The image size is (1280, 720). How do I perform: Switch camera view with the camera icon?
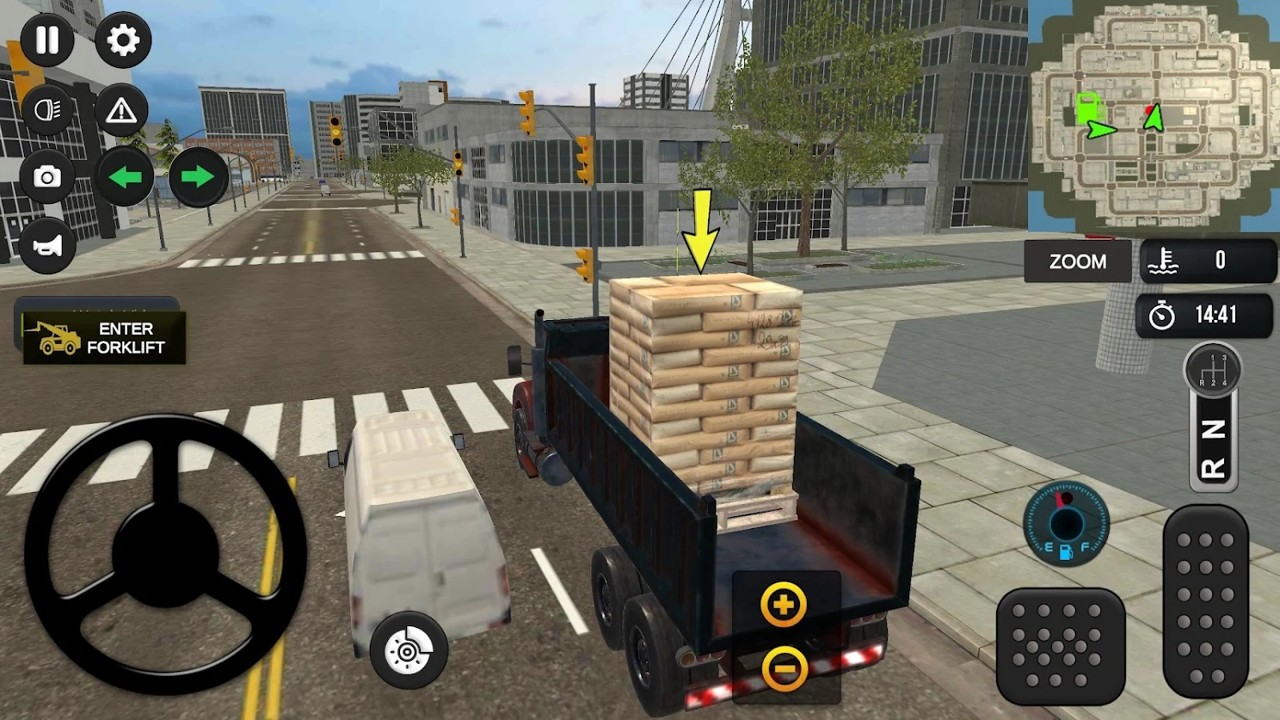point(47,178)
